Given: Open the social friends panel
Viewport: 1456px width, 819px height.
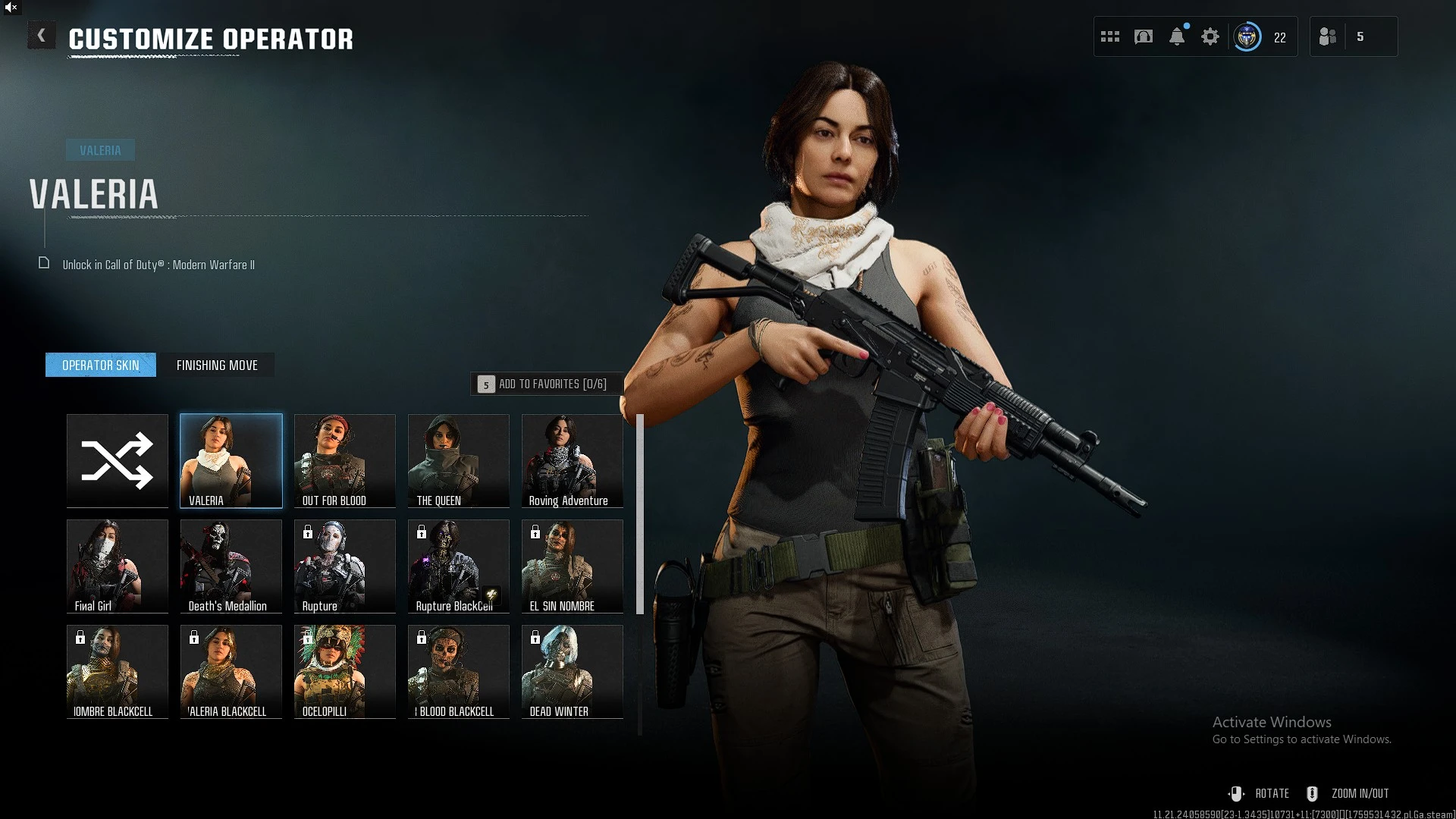Looking at the screenshot, I should coord(1329,36).
